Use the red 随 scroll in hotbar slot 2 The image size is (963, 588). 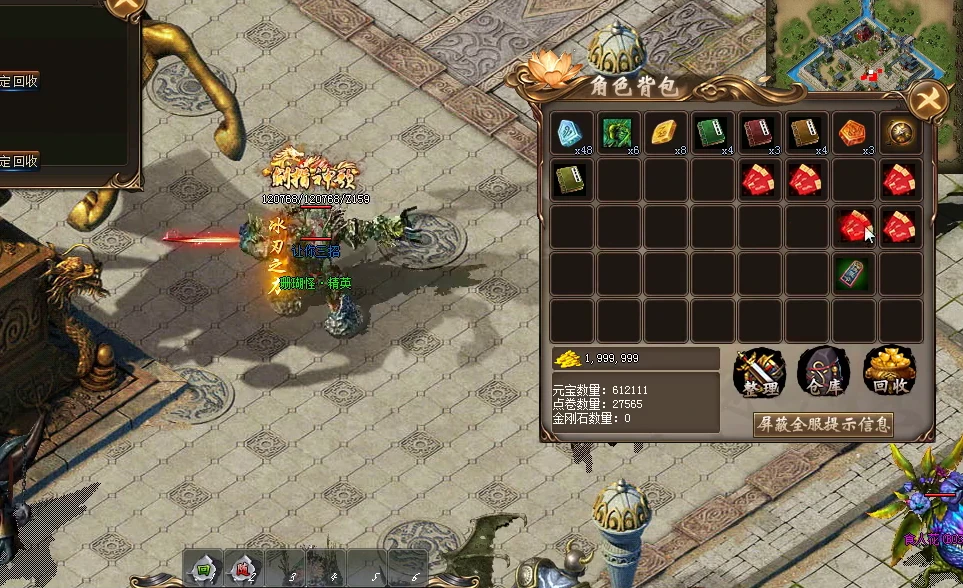242,571
